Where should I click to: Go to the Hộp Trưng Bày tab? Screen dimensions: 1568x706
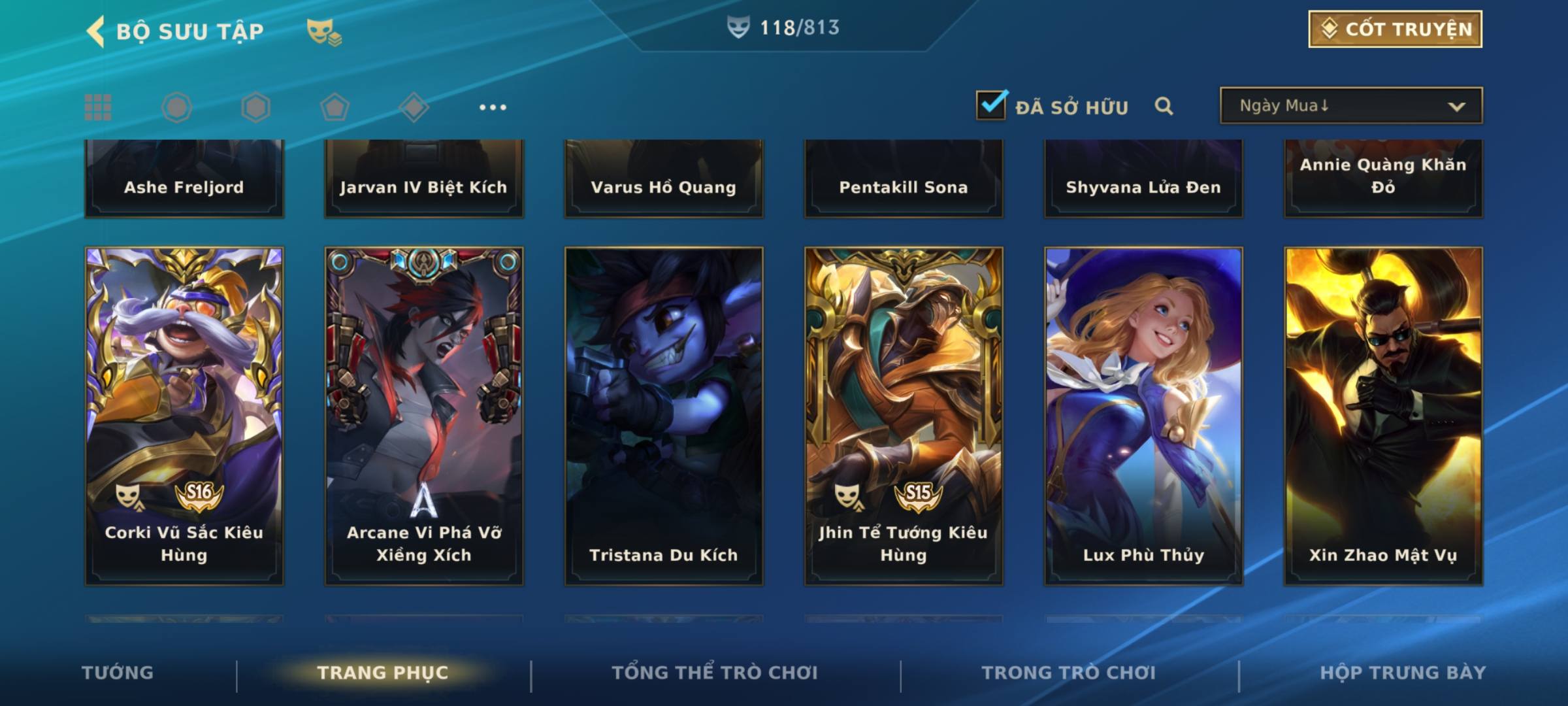(x=1403, y=673)
